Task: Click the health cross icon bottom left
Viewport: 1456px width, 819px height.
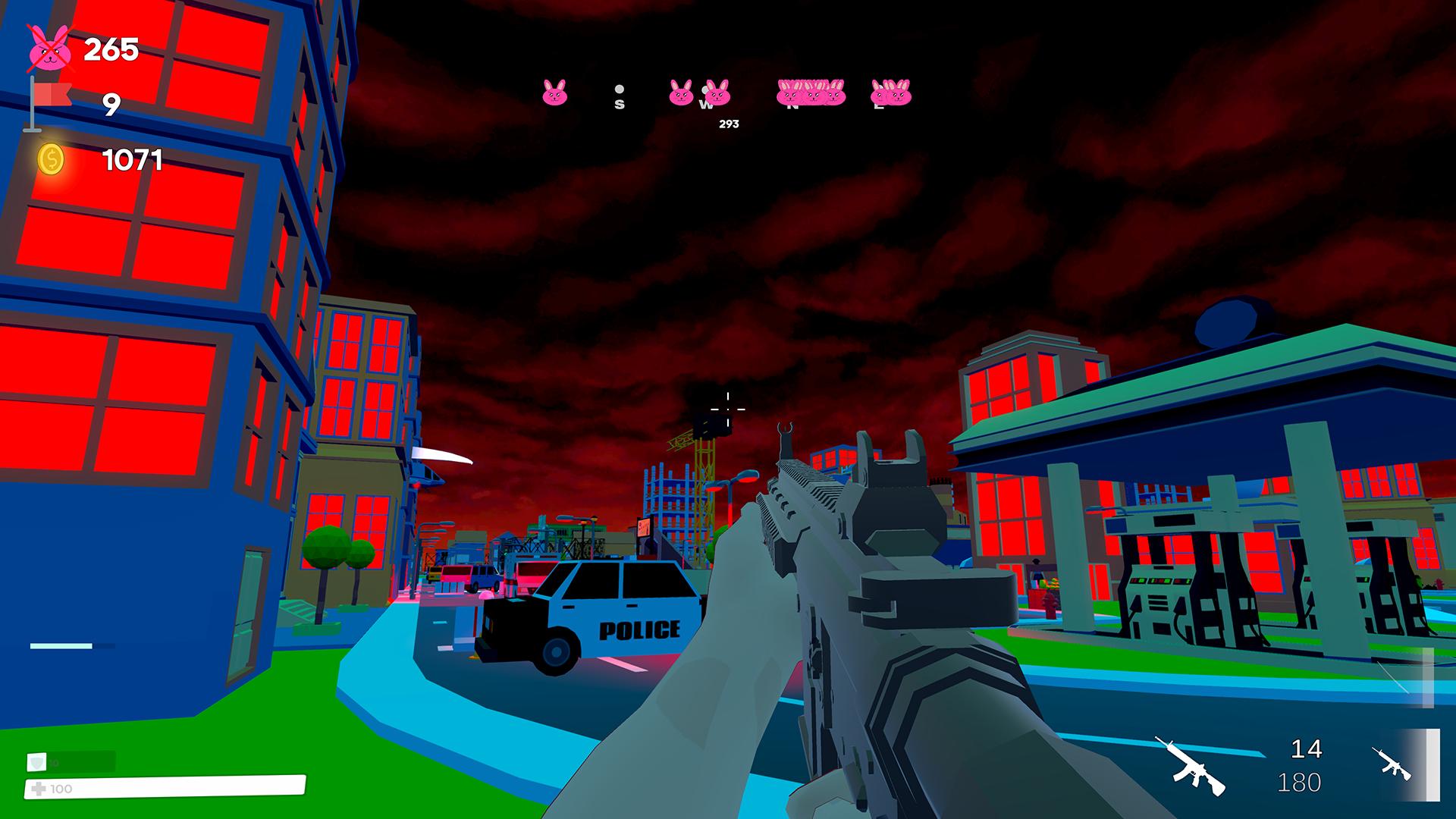Action: click(39, 789)
